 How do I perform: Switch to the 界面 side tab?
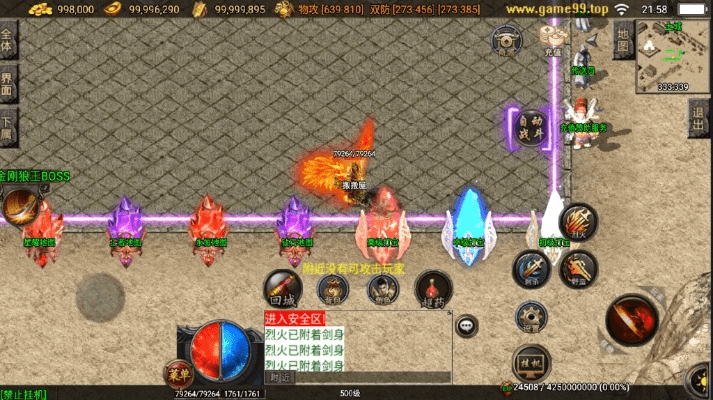[8, 85]
